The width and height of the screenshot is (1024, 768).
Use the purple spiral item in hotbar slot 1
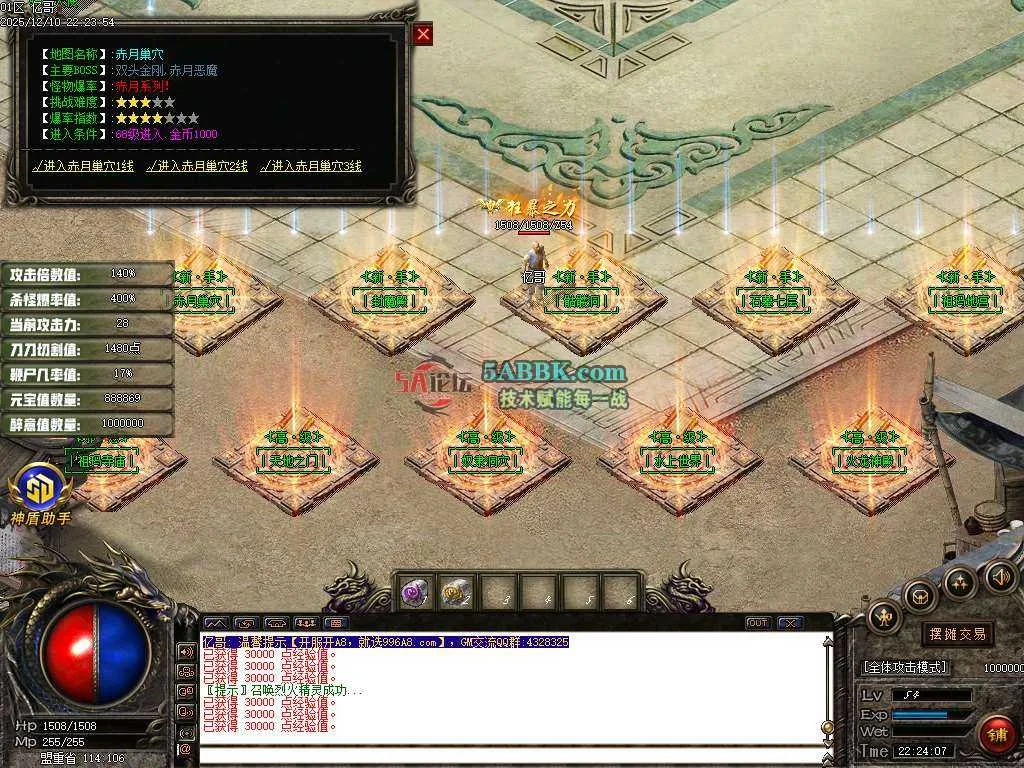[x=416, y=592]
